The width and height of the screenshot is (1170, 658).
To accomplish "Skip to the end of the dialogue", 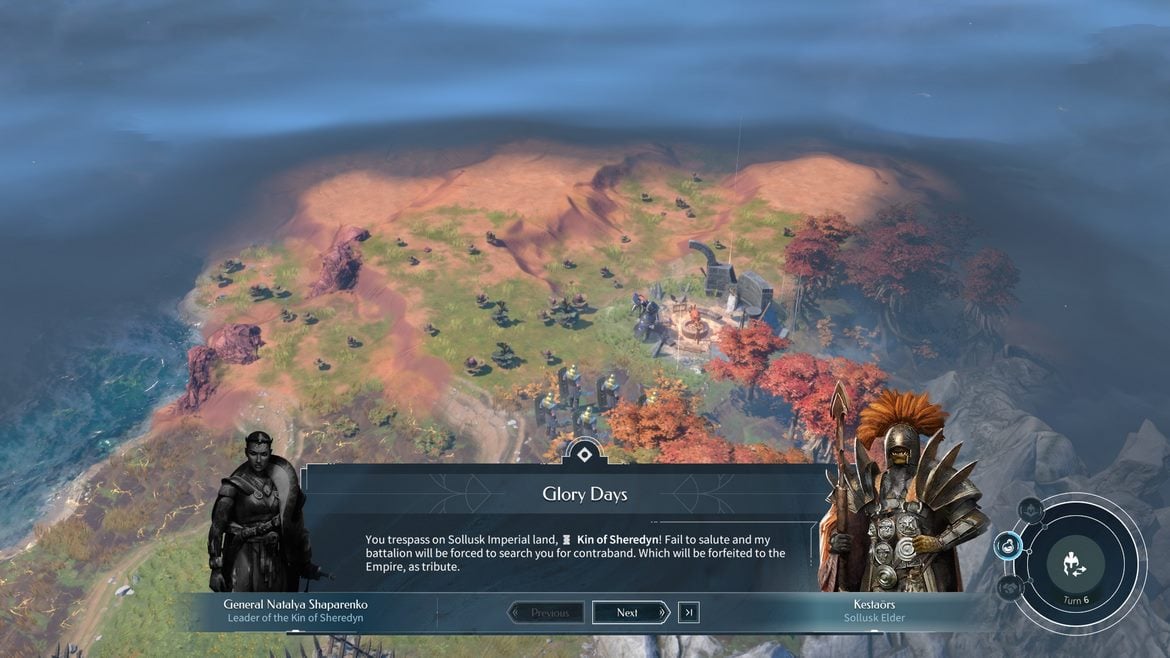I will click(688, 612).
